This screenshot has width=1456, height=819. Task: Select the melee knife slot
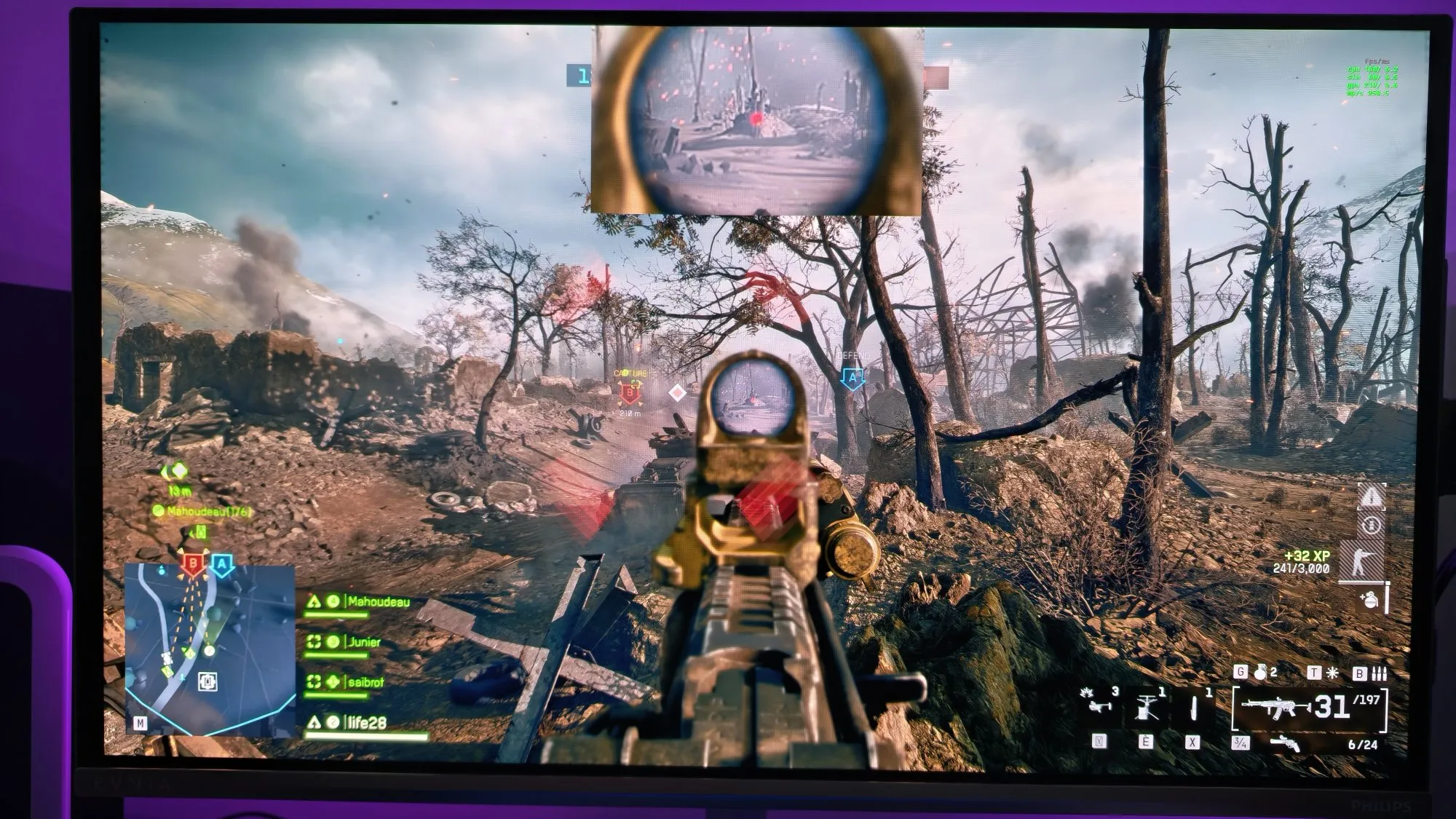1193,706
